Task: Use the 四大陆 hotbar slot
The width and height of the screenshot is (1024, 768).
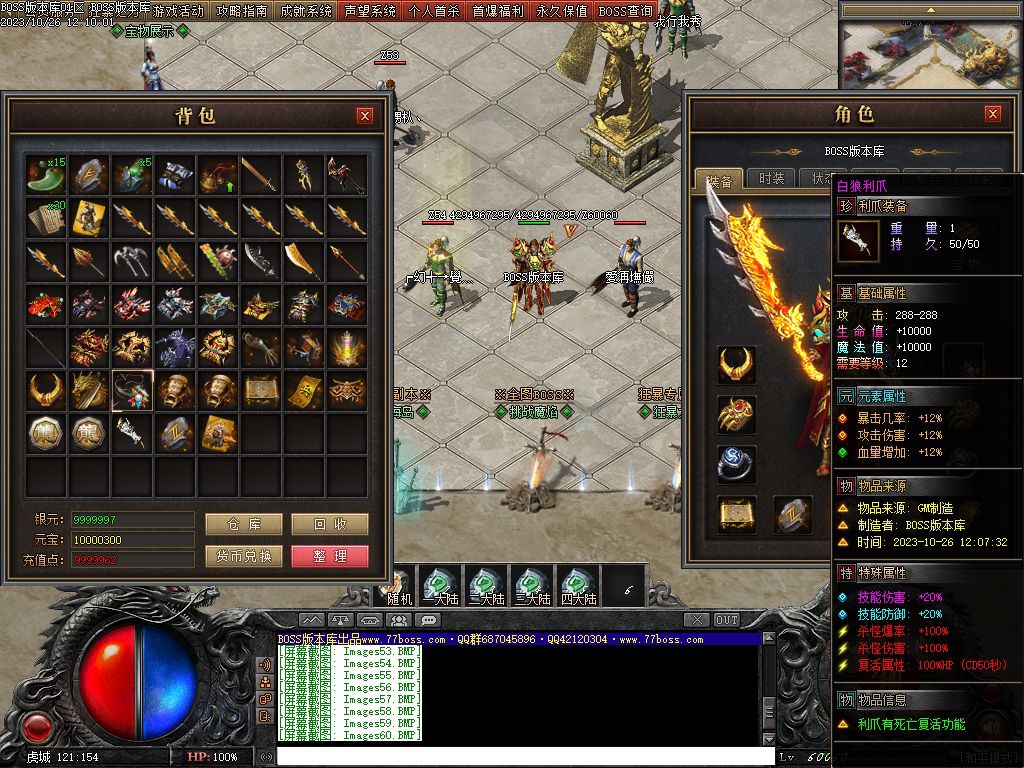Action: (x=578, y=585)
